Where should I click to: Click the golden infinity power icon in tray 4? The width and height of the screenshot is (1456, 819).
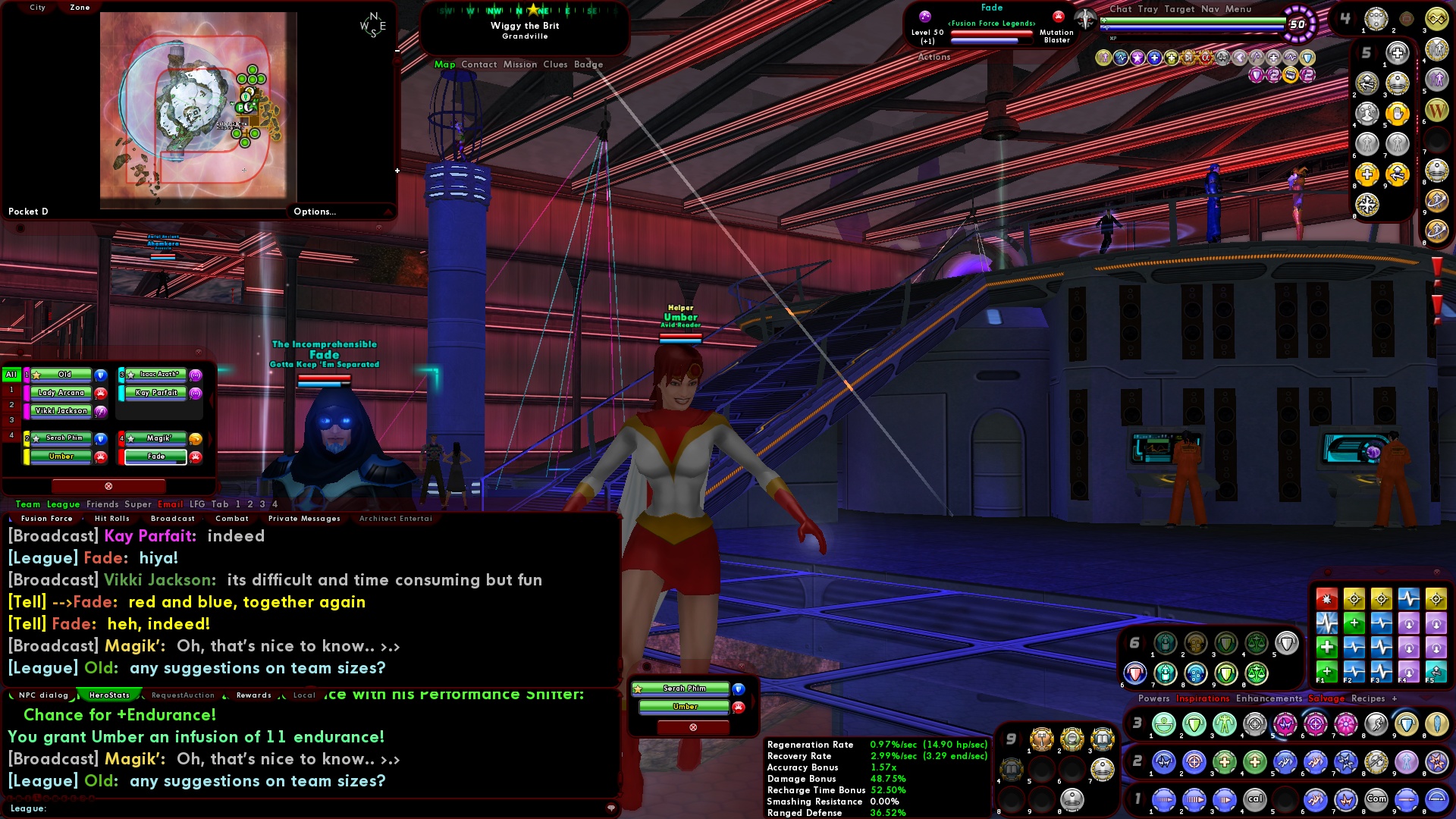click(1438, 20)
